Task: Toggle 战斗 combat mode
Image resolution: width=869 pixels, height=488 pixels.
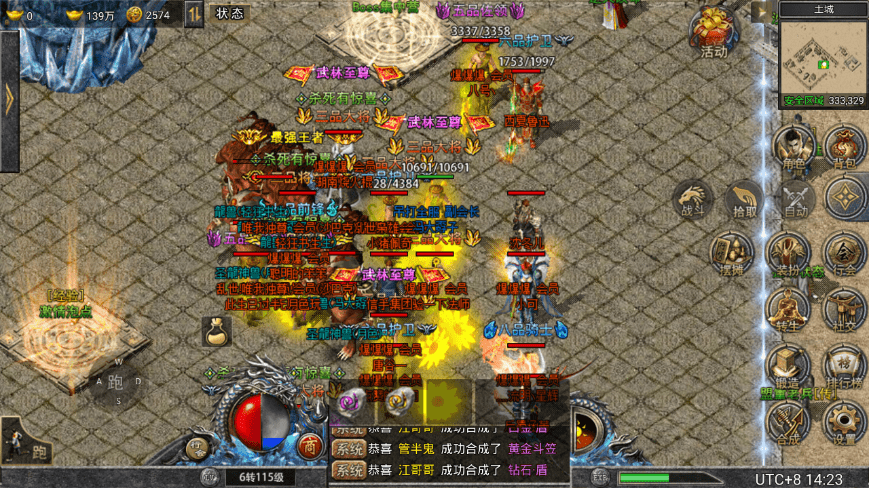Action: 693,198
